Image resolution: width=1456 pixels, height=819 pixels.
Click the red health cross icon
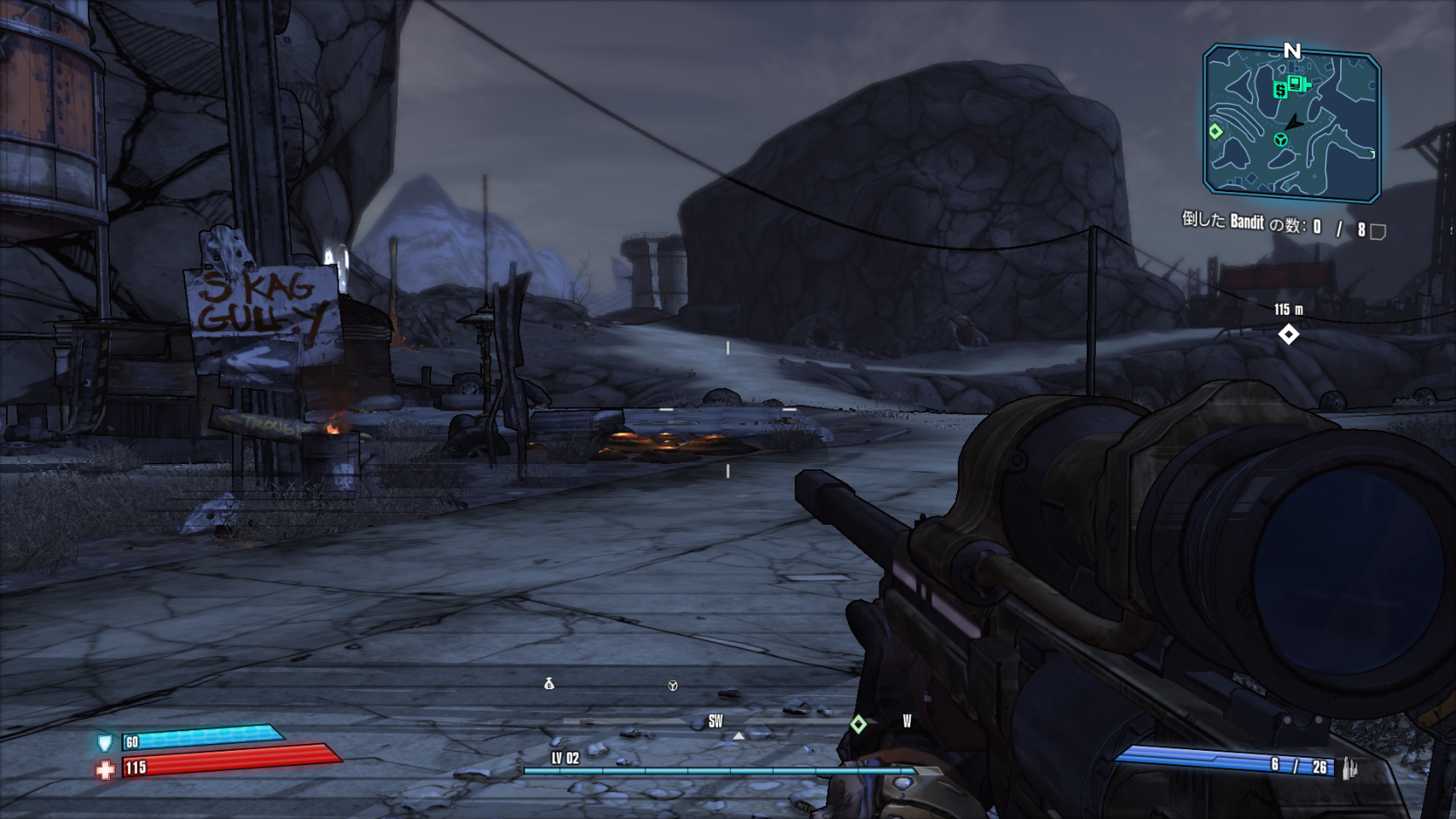click(x=105, y=770)
